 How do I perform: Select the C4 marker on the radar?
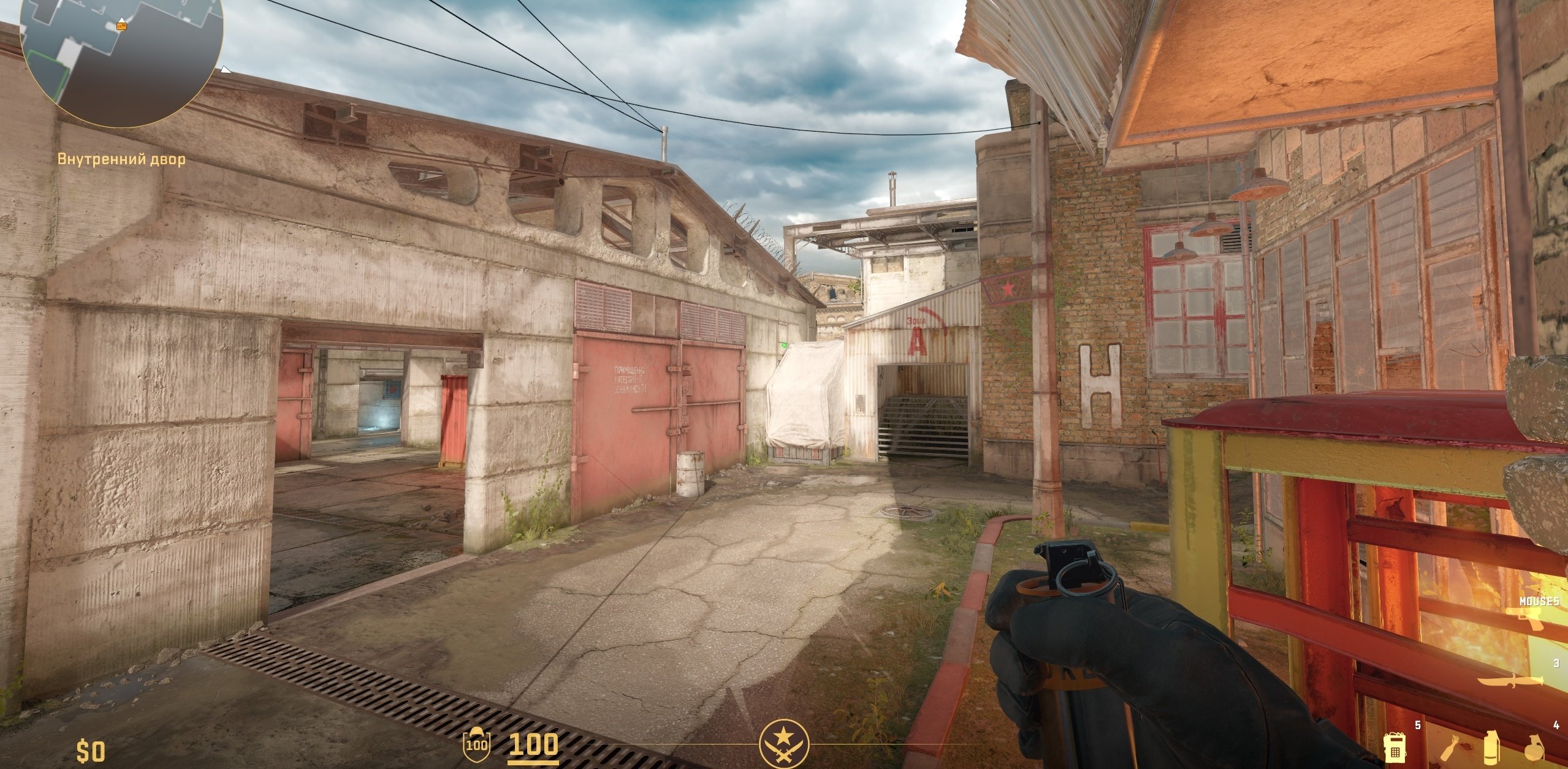tap(122, 26)
